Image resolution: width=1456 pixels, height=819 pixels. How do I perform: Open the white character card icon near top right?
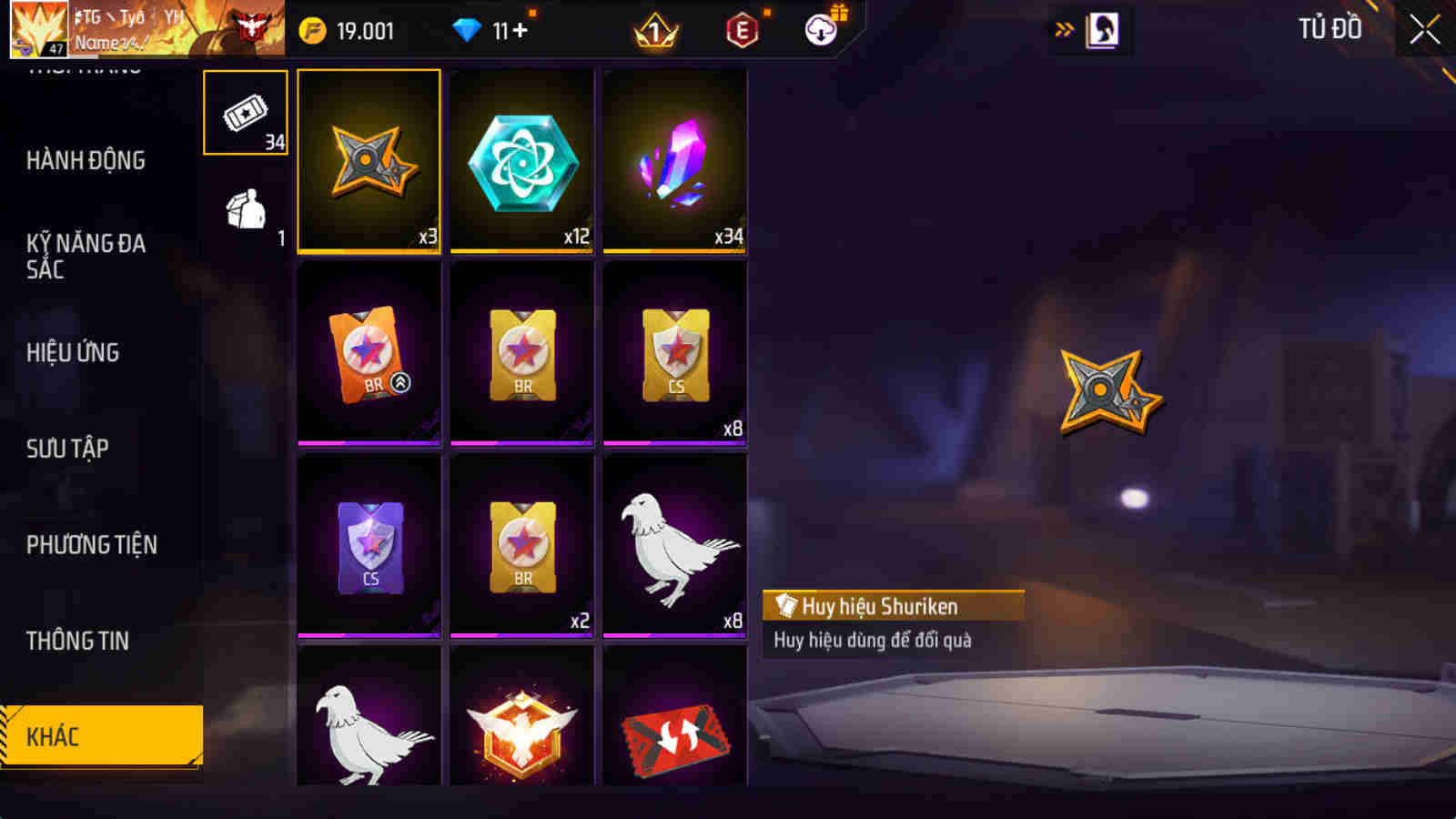point(1102,27)
